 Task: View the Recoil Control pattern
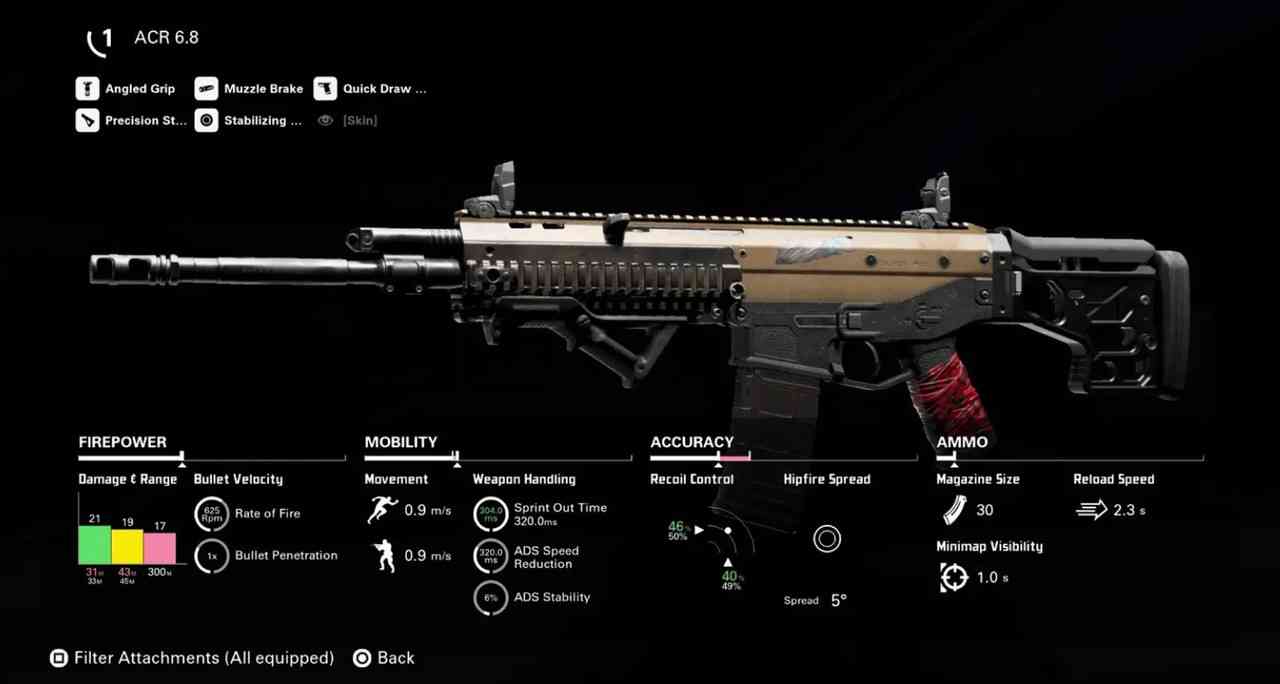click(692, 479)
